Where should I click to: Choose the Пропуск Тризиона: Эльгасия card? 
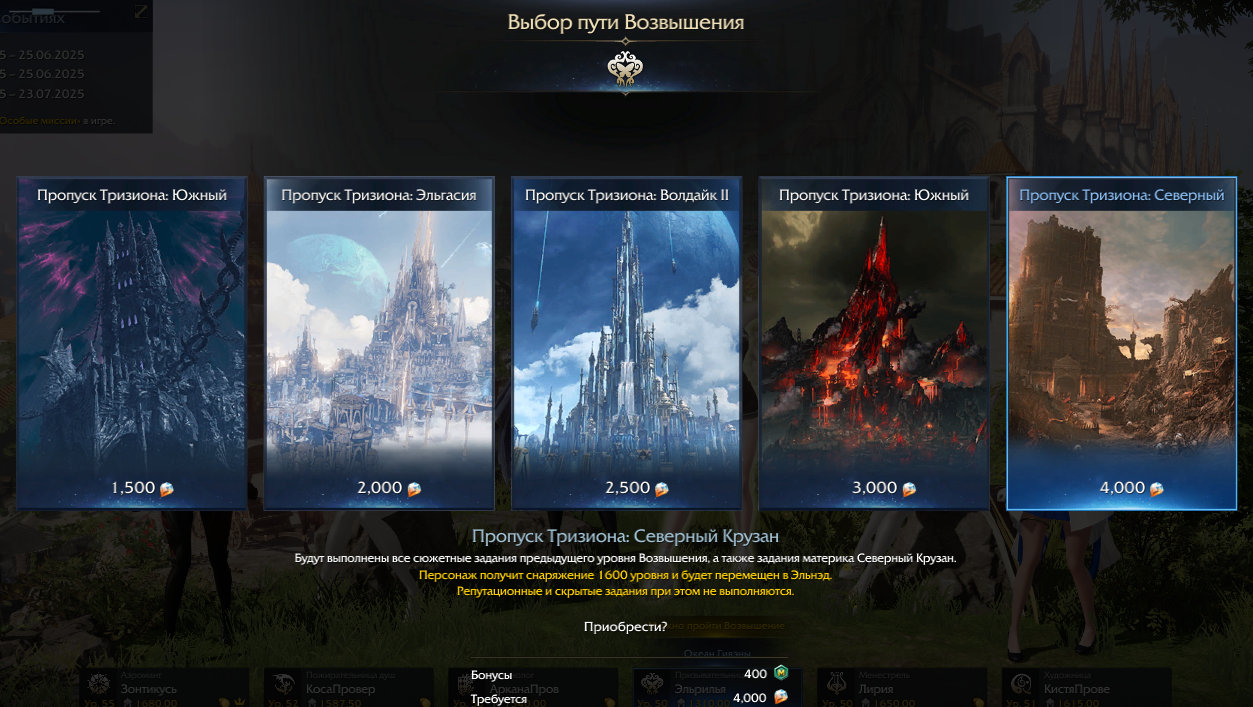379,343
